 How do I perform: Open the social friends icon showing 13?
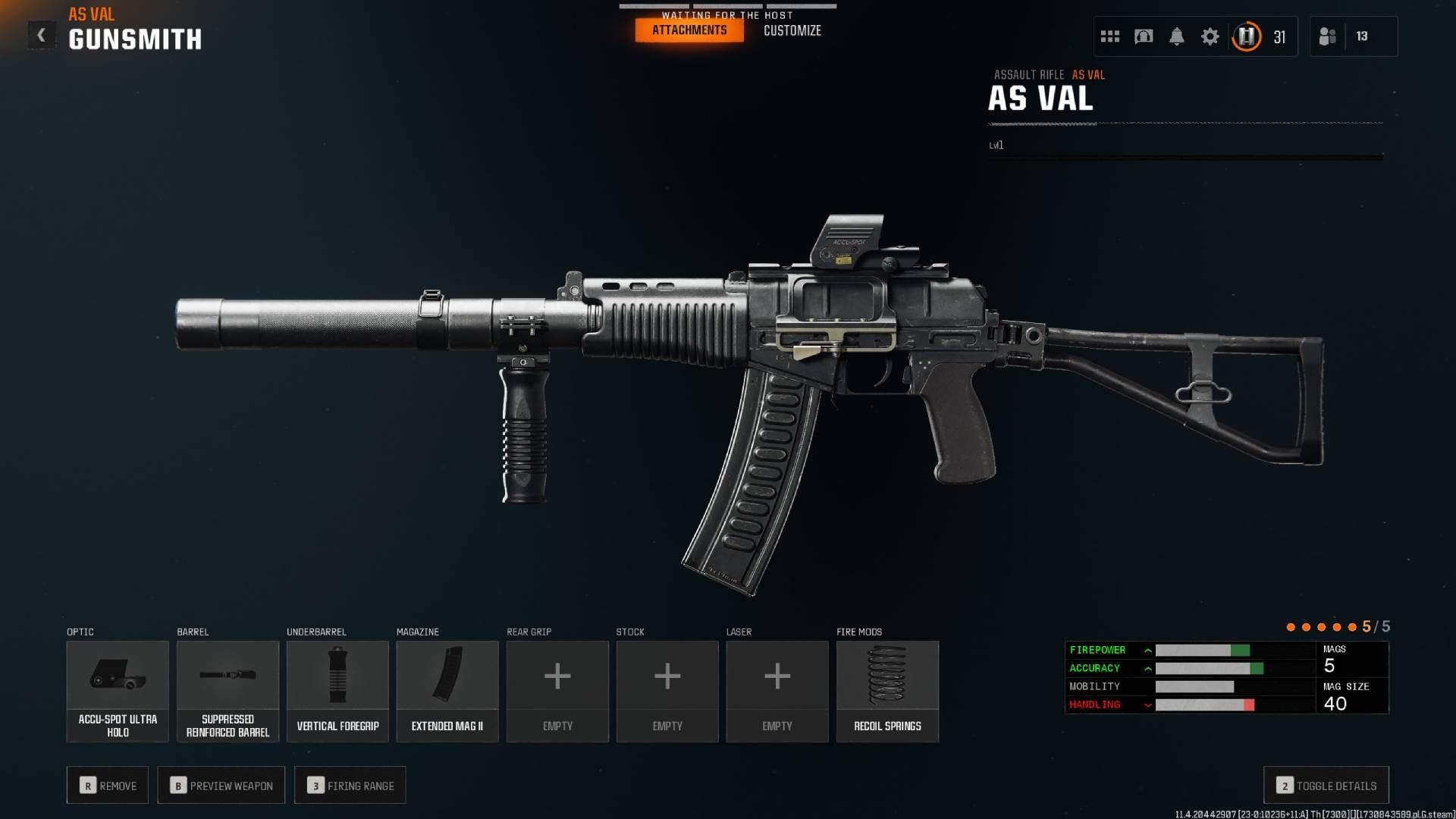click(1329, 36)
